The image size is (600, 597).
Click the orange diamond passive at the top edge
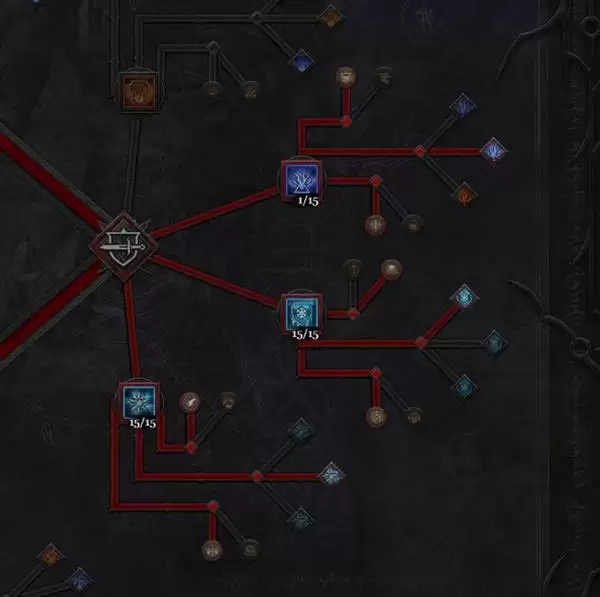pos(330,15)
